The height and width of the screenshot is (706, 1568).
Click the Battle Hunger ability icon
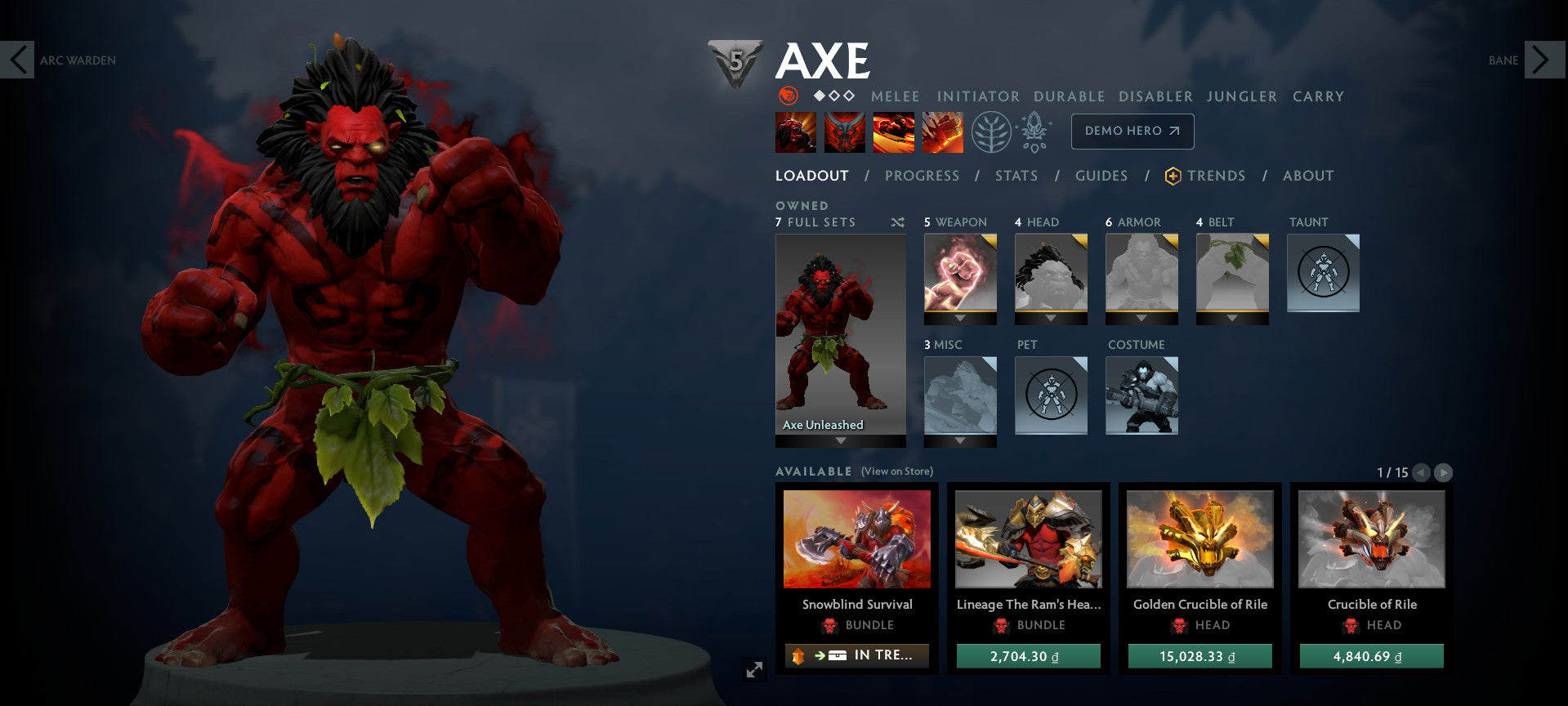[846, 131]
